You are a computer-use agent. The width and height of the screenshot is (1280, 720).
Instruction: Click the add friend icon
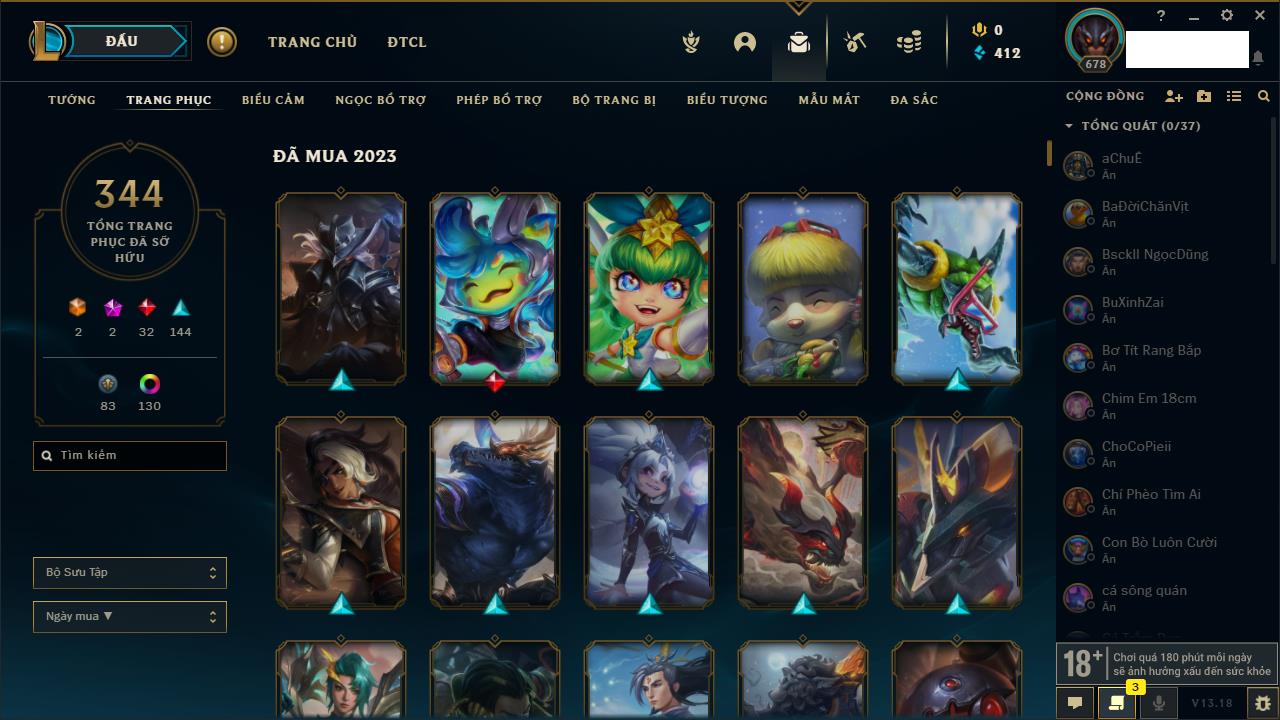[x=1174, y=96]
